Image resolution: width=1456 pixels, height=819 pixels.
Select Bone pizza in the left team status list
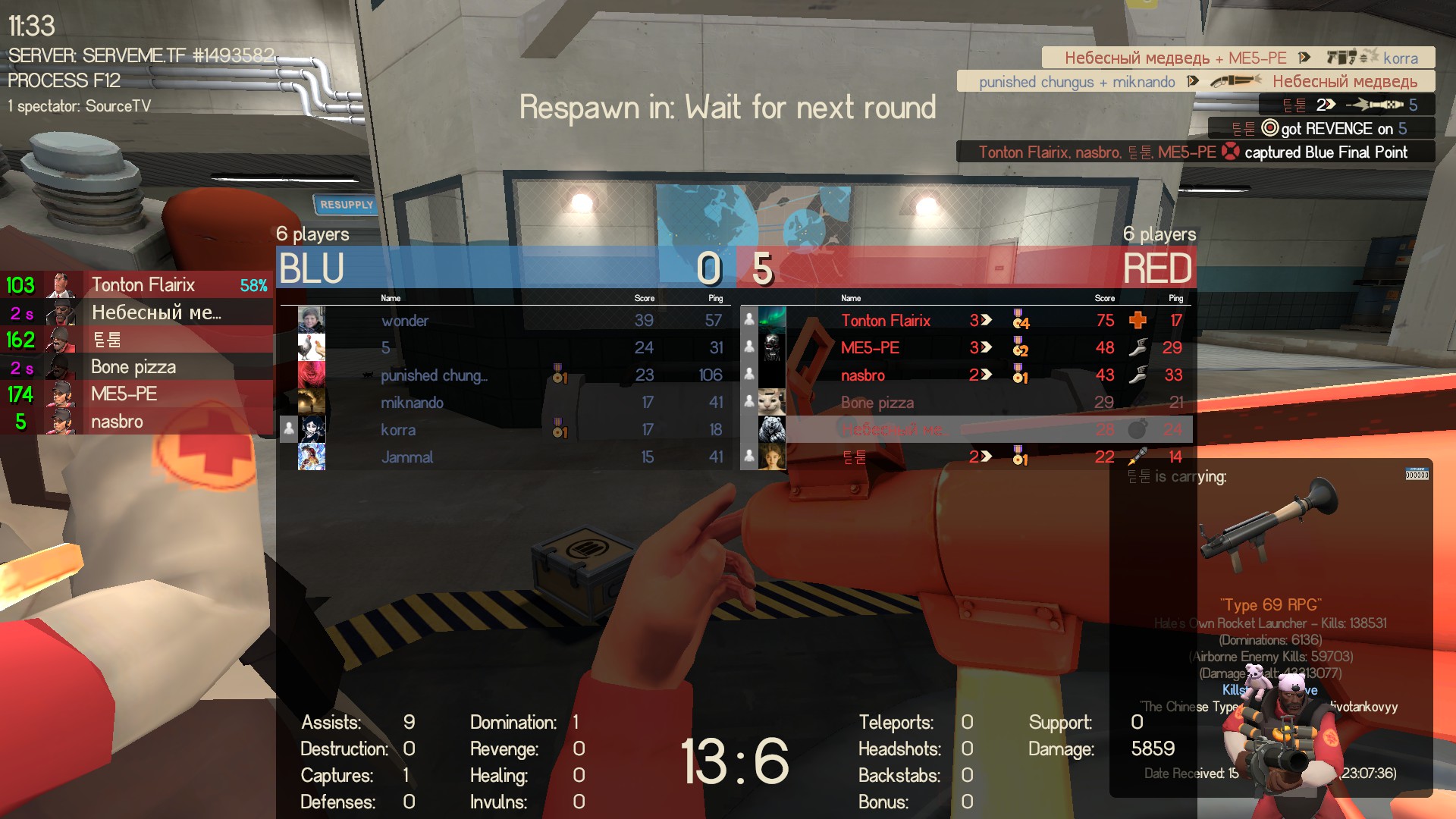click(133, 367)
